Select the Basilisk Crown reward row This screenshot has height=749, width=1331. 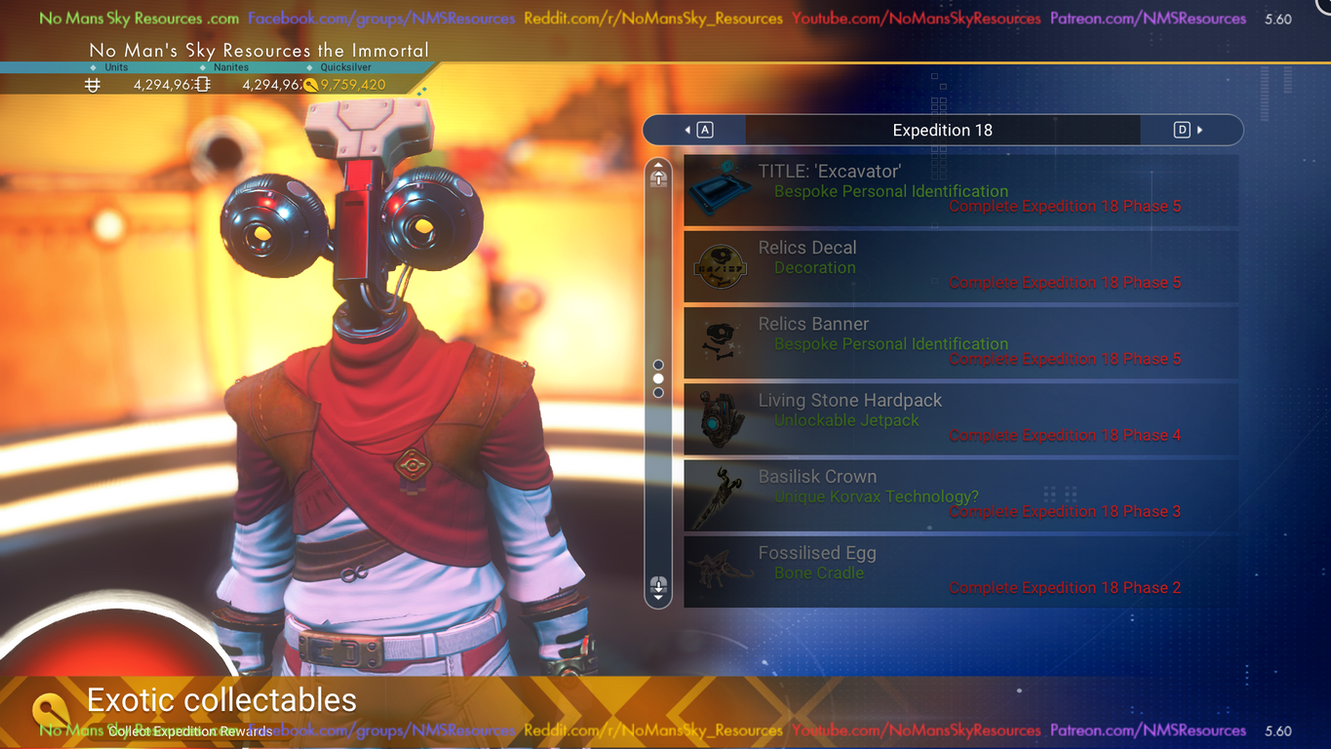point(960,495)
